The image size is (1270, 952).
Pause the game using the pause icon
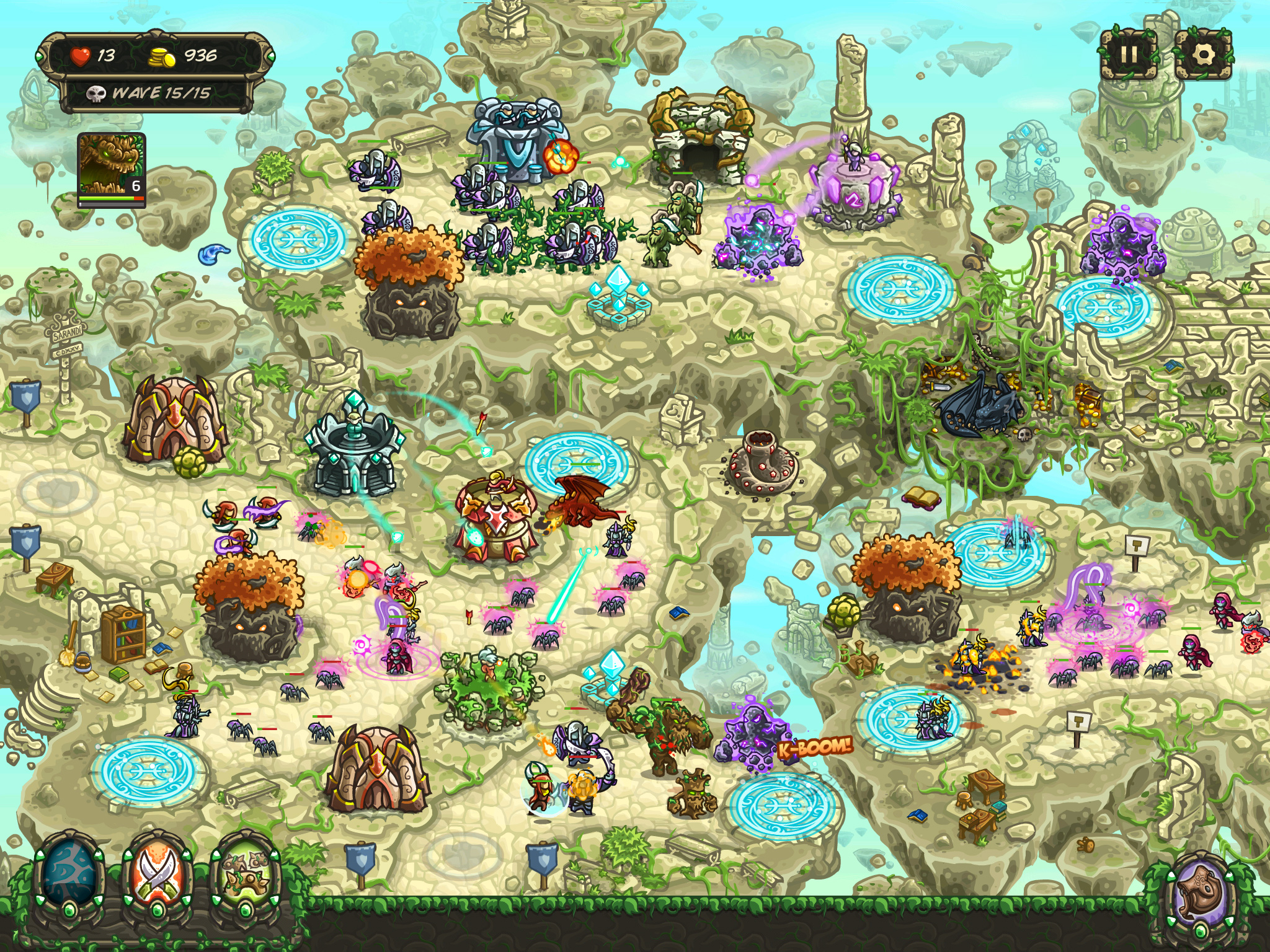[1129, 55]
